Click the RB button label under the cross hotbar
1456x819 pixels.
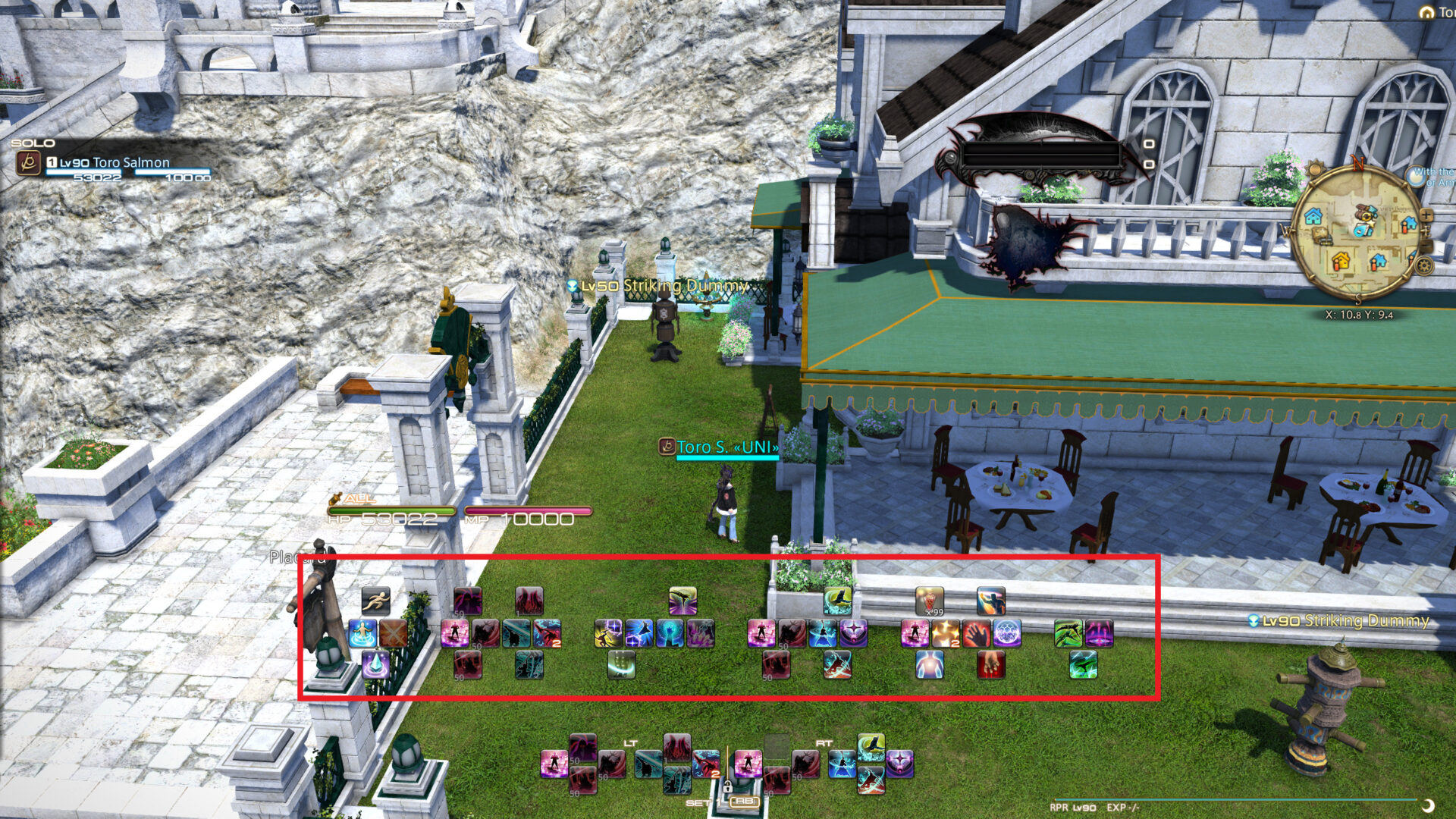tap(744, 802)
